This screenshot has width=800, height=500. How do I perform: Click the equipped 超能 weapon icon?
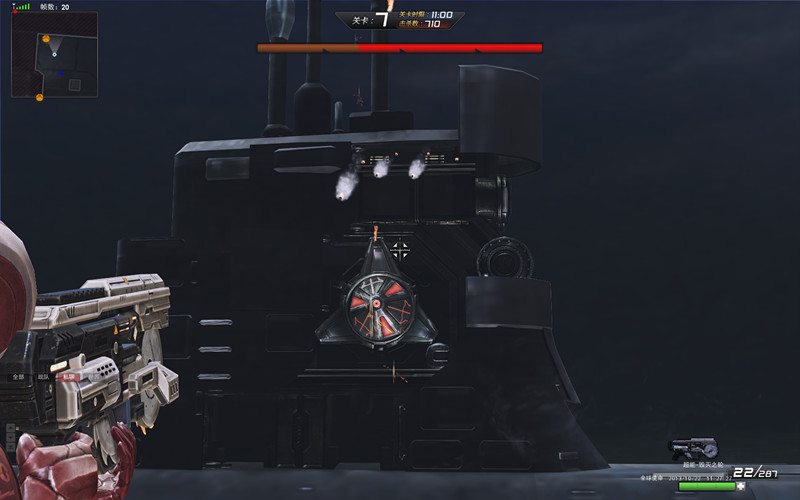(x=694, y=450)
